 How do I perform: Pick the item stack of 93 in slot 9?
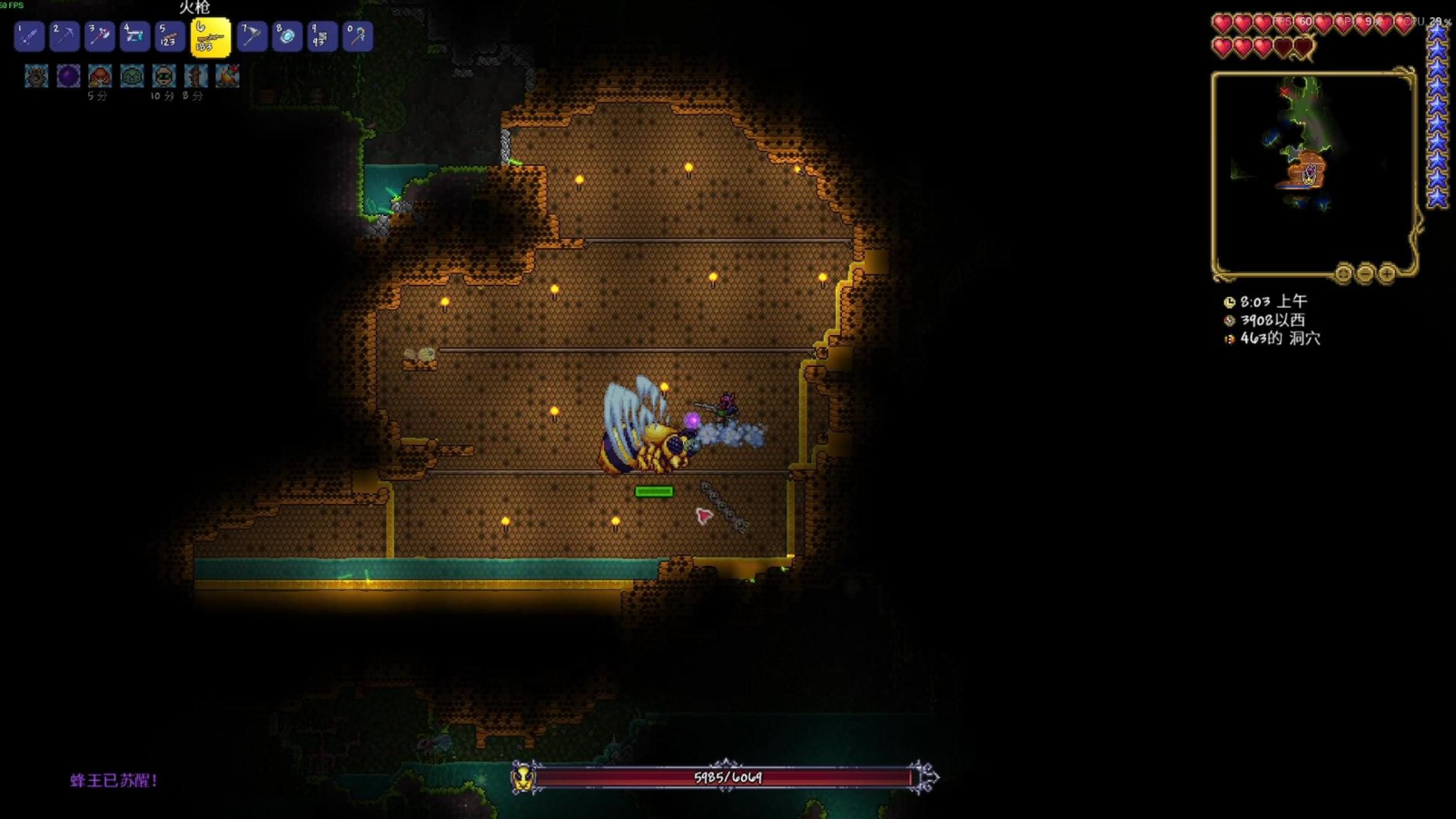[322, 36]
